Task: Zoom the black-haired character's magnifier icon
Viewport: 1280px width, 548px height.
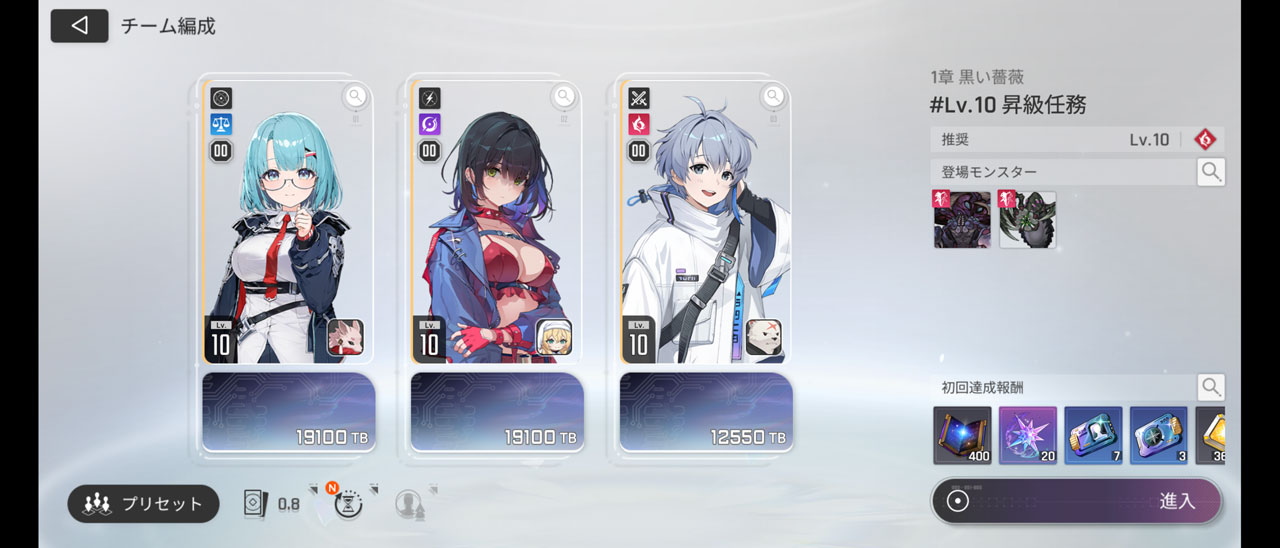Action: 564,96
